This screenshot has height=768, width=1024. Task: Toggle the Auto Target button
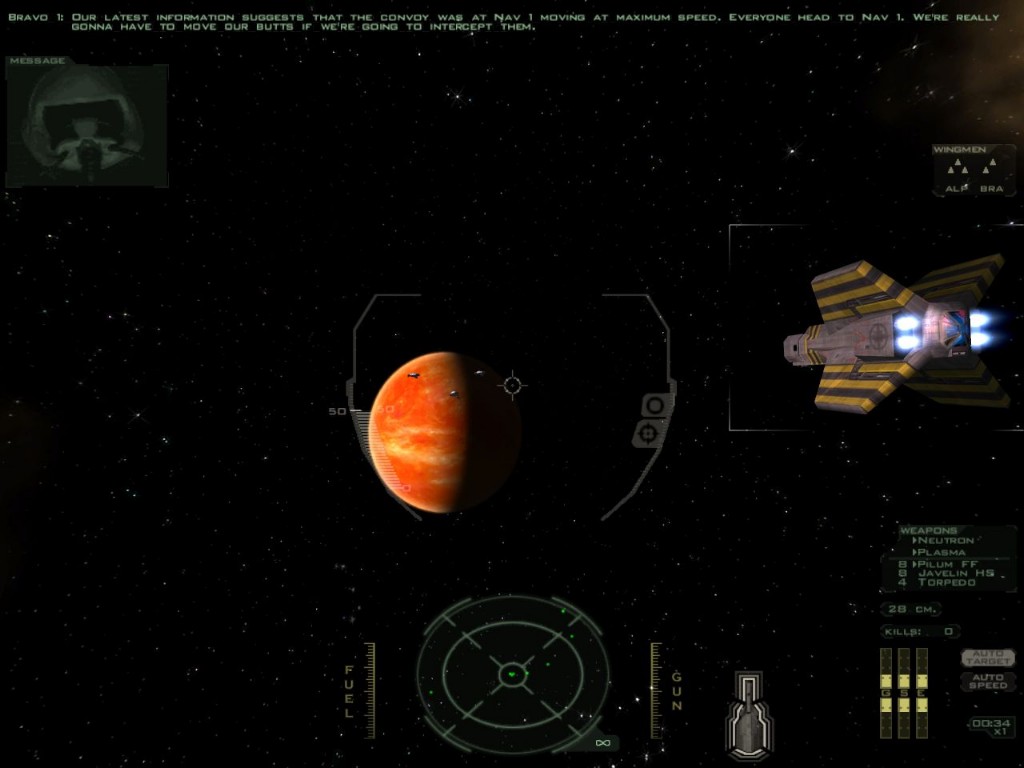pyautogui.click(x=987, y=657)
